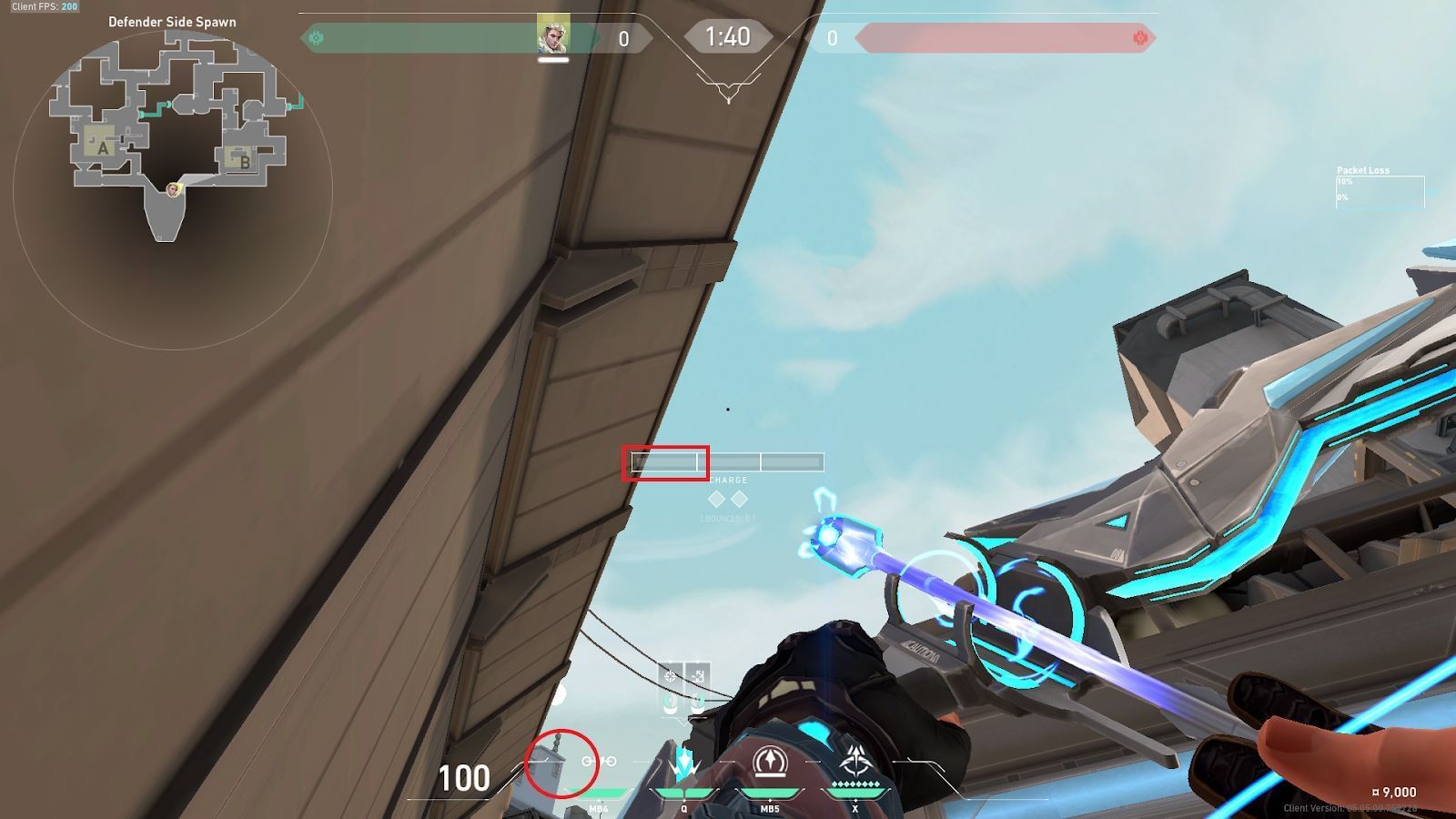Click your player icon on the minimap
1456x819 pixels.
click(173, 191)
